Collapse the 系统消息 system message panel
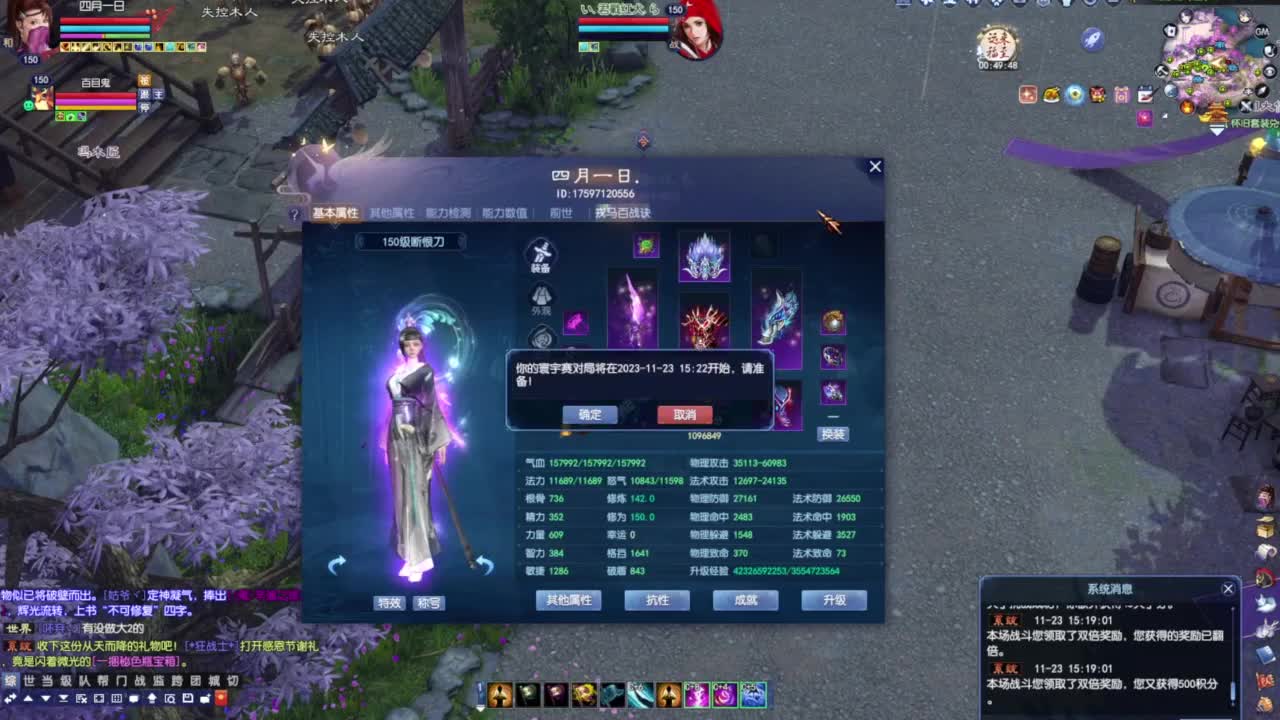Screen dimensions: 1280x720 coord(1228,588)
